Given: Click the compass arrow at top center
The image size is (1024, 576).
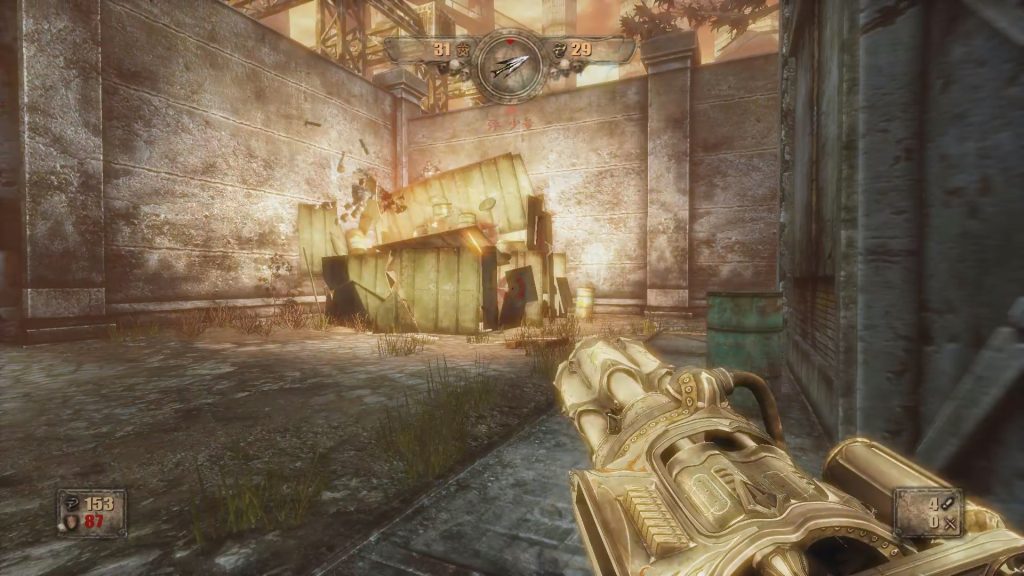Looking at the screenshot, I should [509, 65].
